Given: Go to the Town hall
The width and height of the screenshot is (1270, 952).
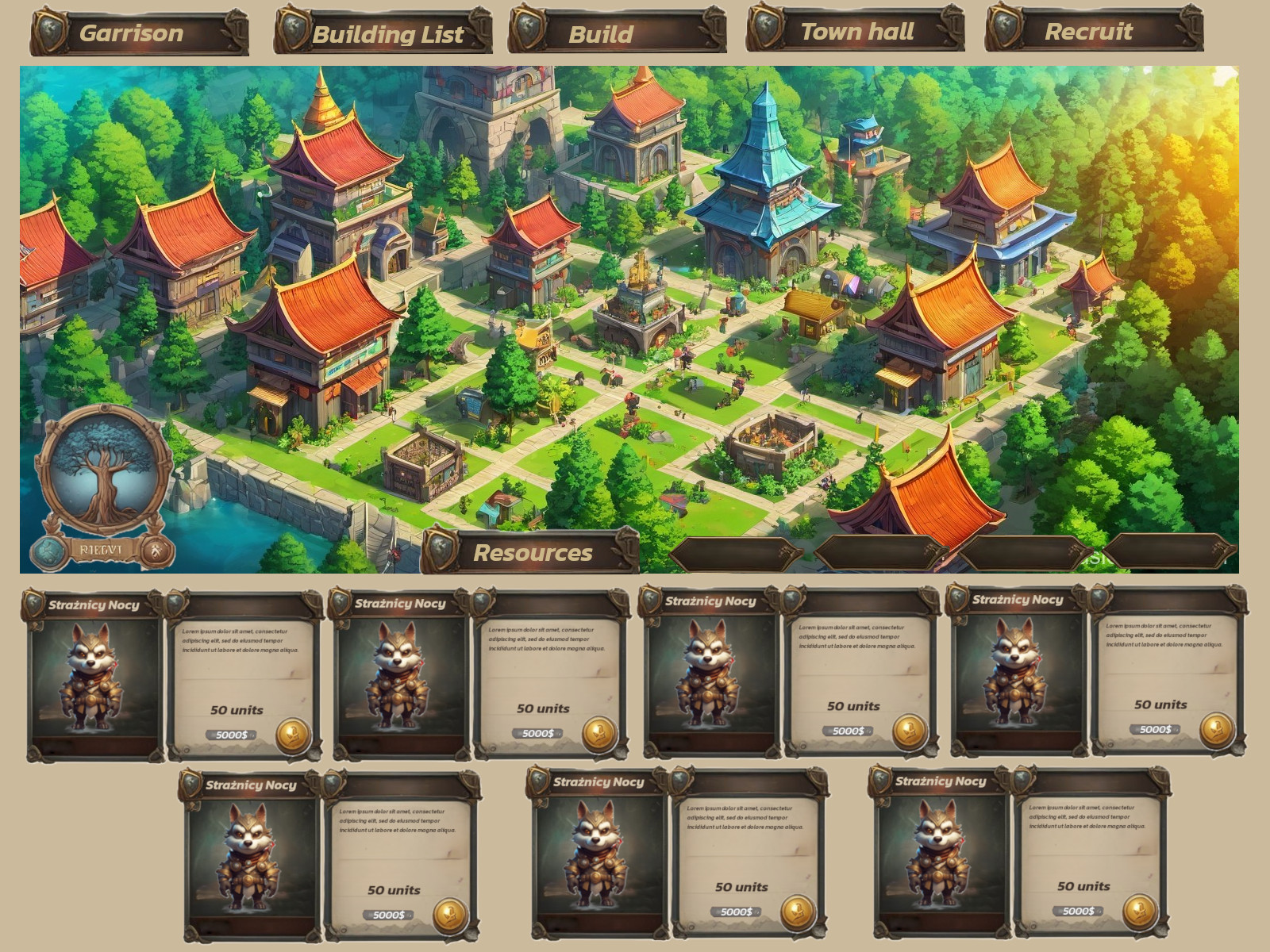Looking at the screenshot, I should 856,32.
